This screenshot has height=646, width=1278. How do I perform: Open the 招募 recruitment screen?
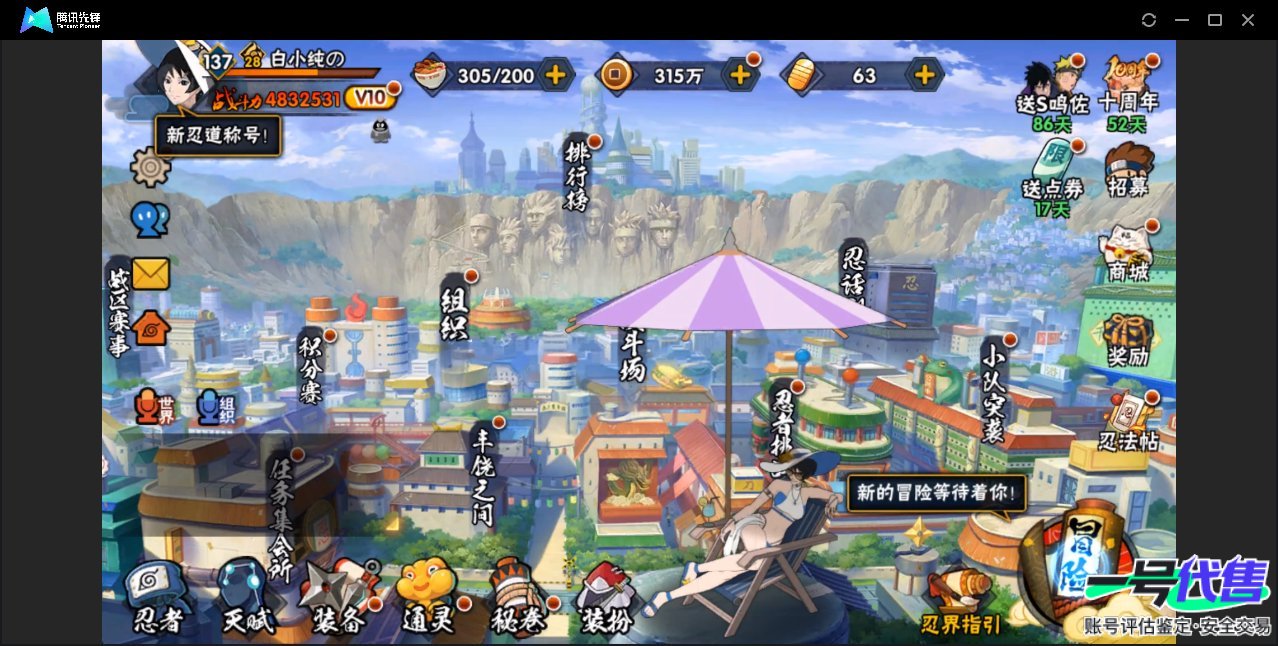pyautogui.click(x=1128, y=170)
